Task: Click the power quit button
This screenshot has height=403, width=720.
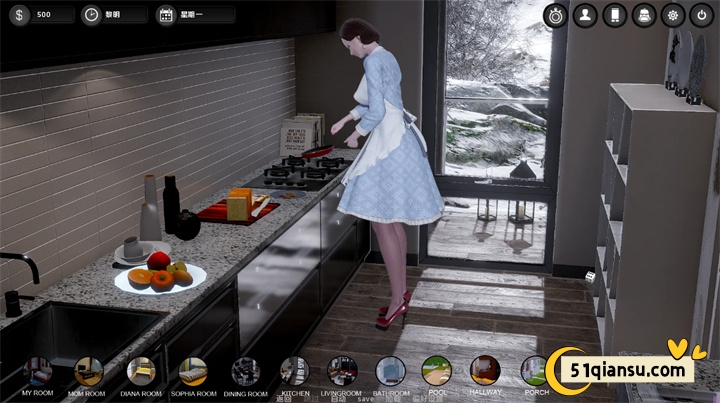Action: point(702,15)
